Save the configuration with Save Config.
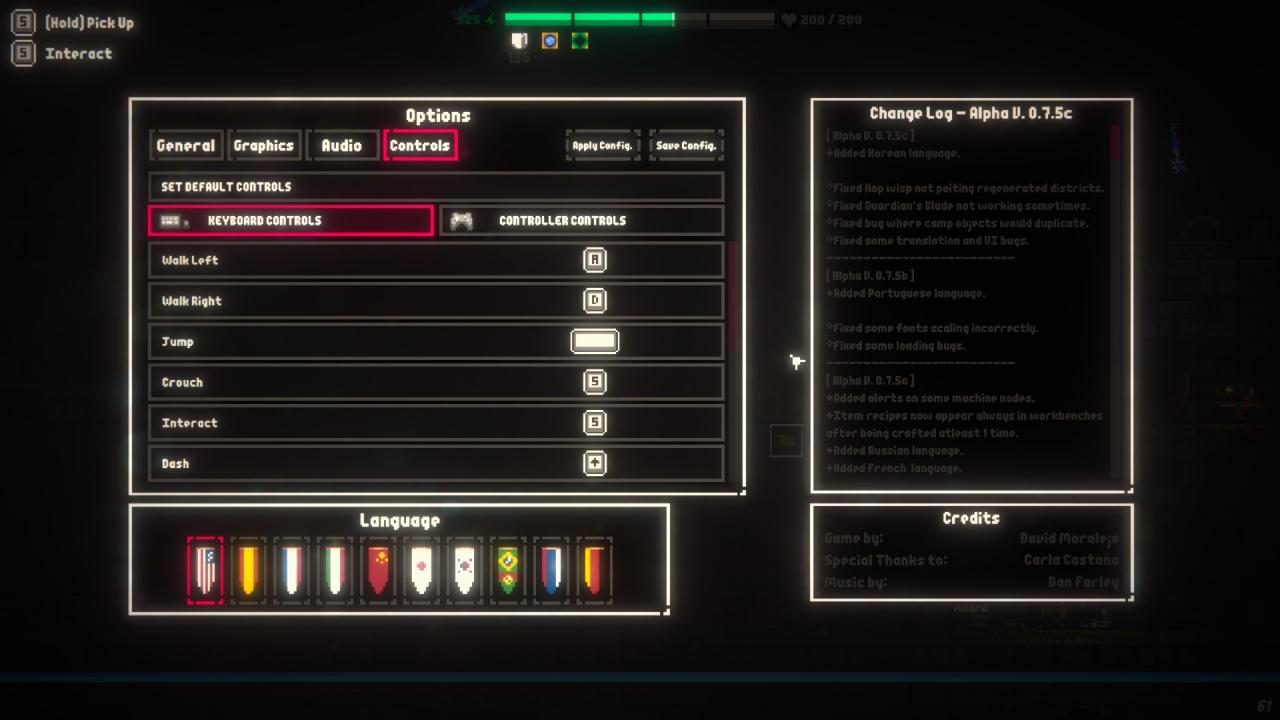Viewport: 1280px width, 720px height. tap(686, 146)
